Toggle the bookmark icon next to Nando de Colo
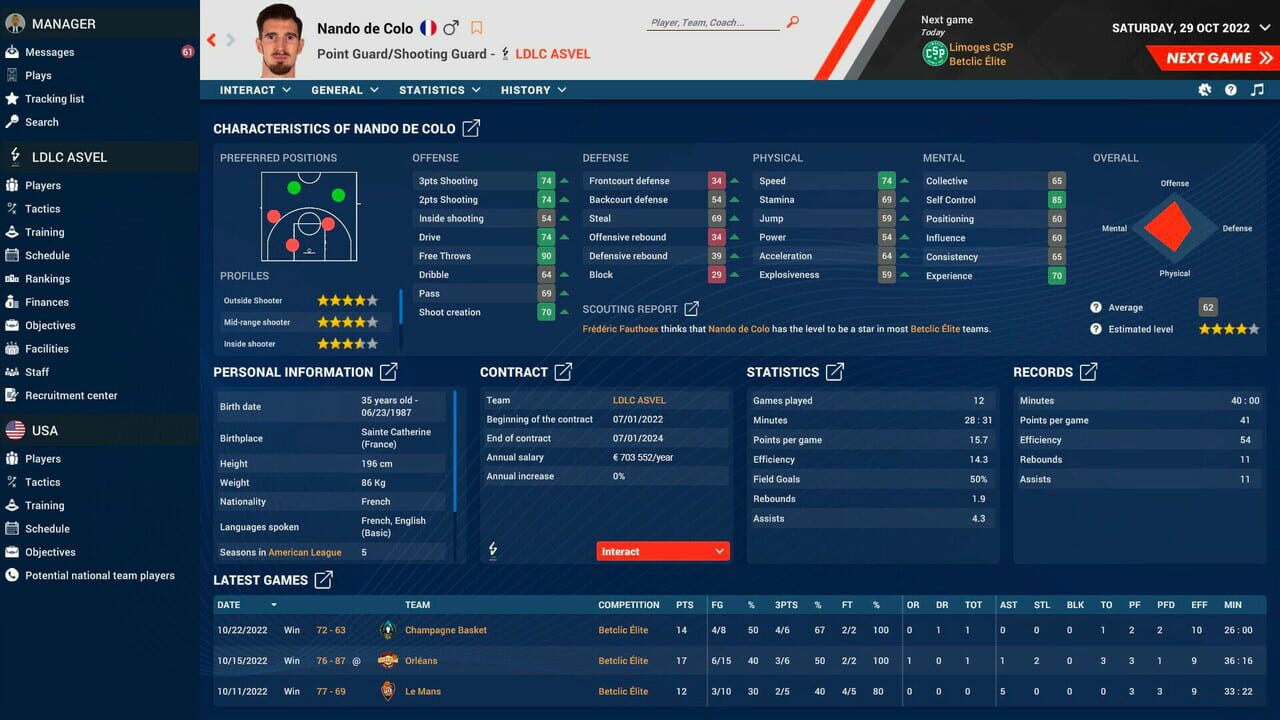This screenshot has width=1280, height=720. 476,29
